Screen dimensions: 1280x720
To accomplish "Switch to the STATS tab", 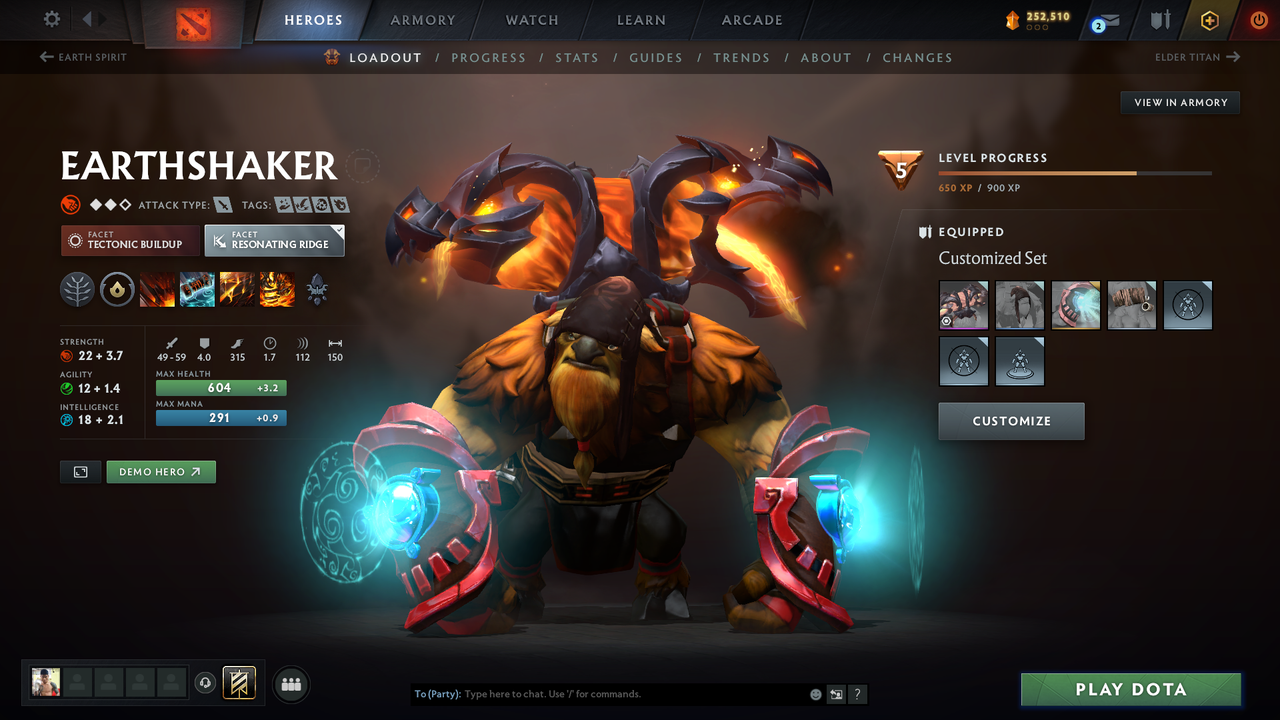I will click(577, 57).
